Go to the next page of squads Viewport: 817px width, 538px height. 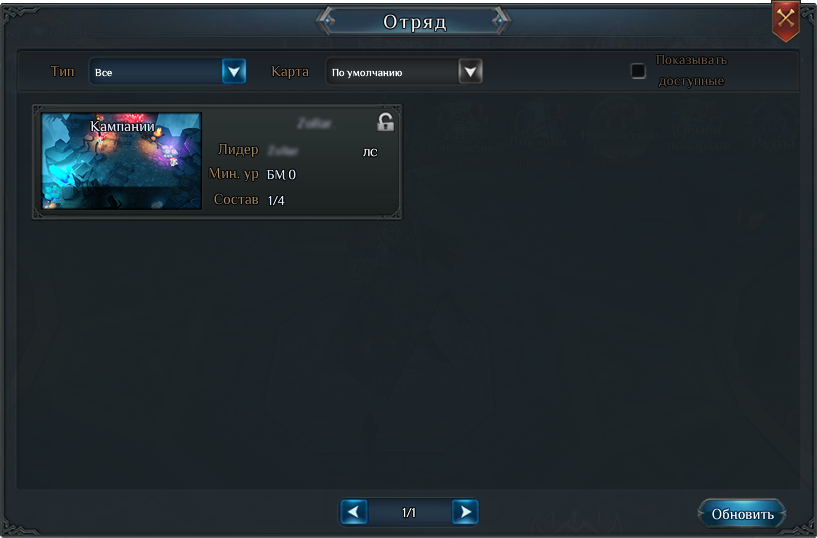point(464,513)
